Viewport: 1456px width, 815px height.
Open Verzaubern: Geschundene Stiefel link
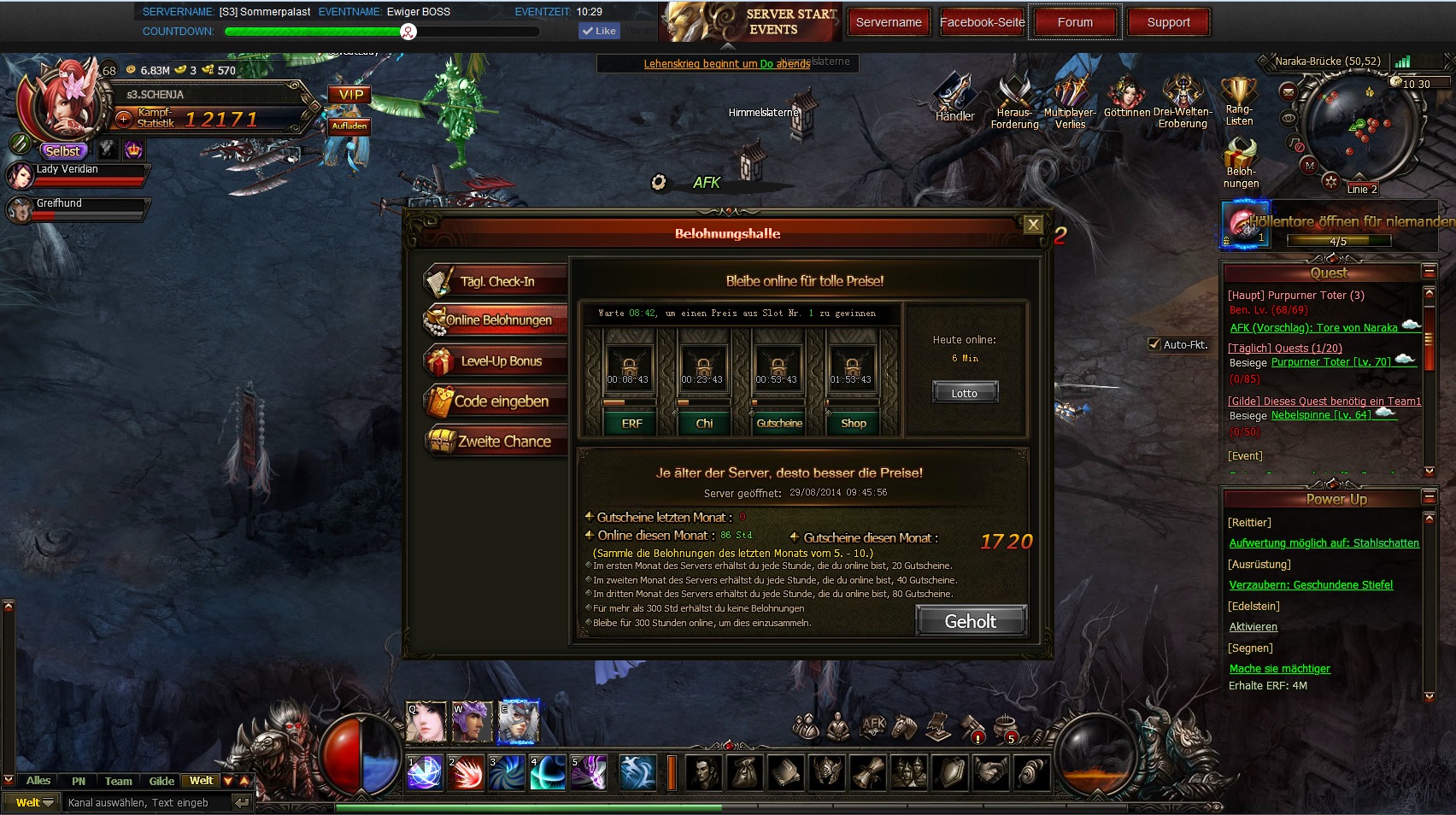[x=1310, y=585]
